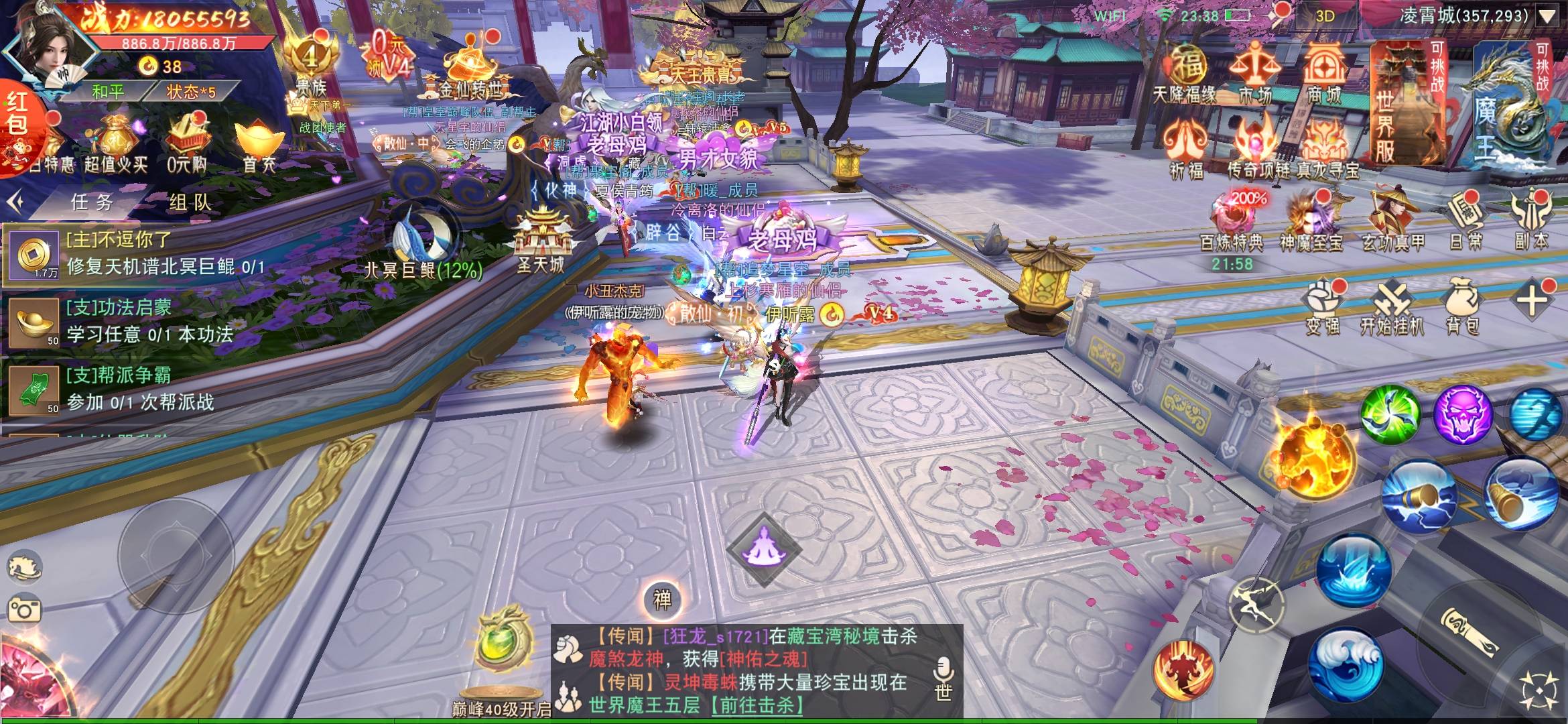Open the screenshot camera button
This screenshot has height=724, width=1568.
point(25,609)
